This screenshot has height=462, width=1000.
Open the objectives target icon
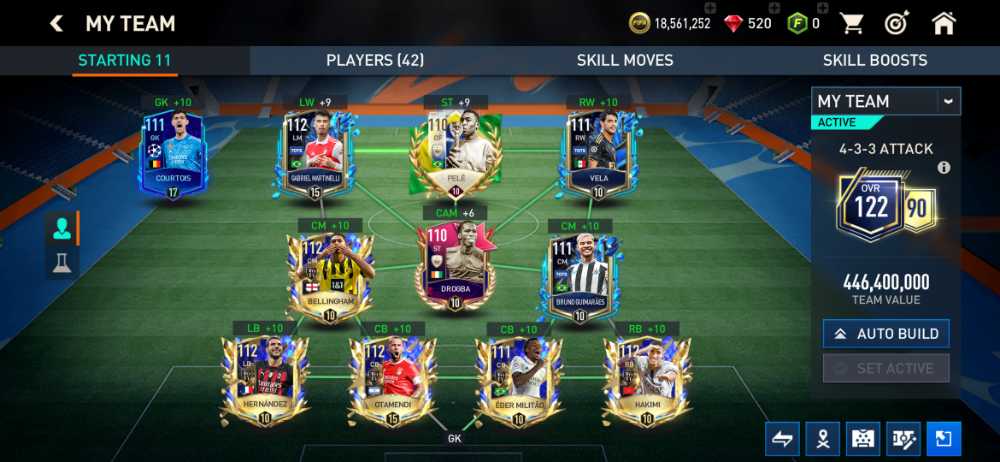pos(896,23)
